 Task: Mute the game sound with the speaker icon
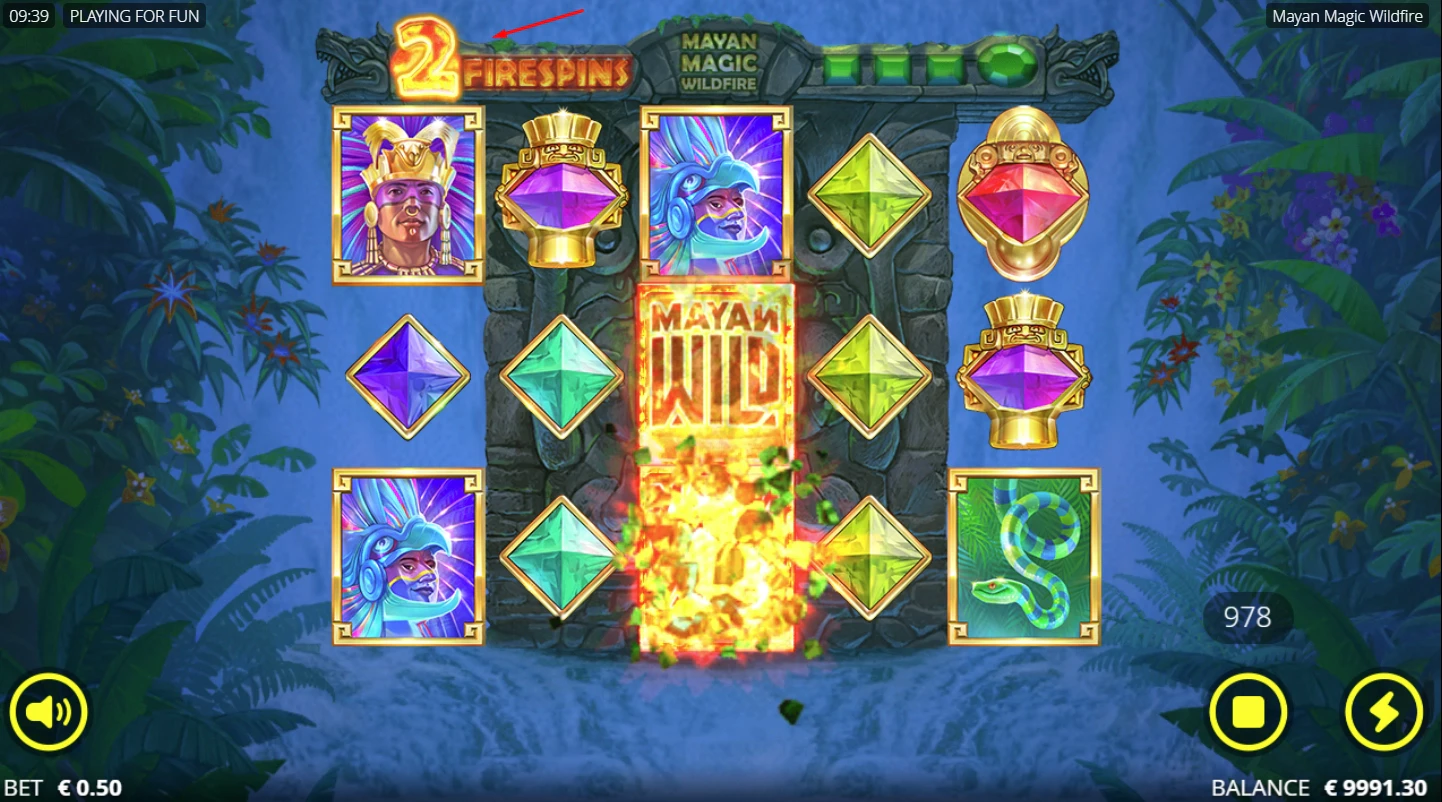[48, 712]
